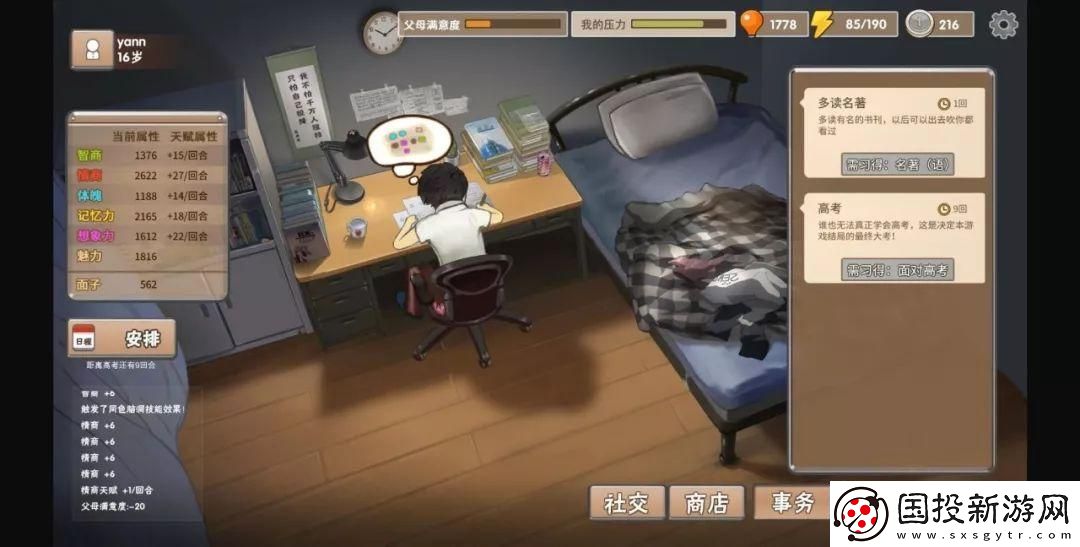The image size is (1080, 547).
Task: Open the 商店 shop menu
Action: (707, 503)
